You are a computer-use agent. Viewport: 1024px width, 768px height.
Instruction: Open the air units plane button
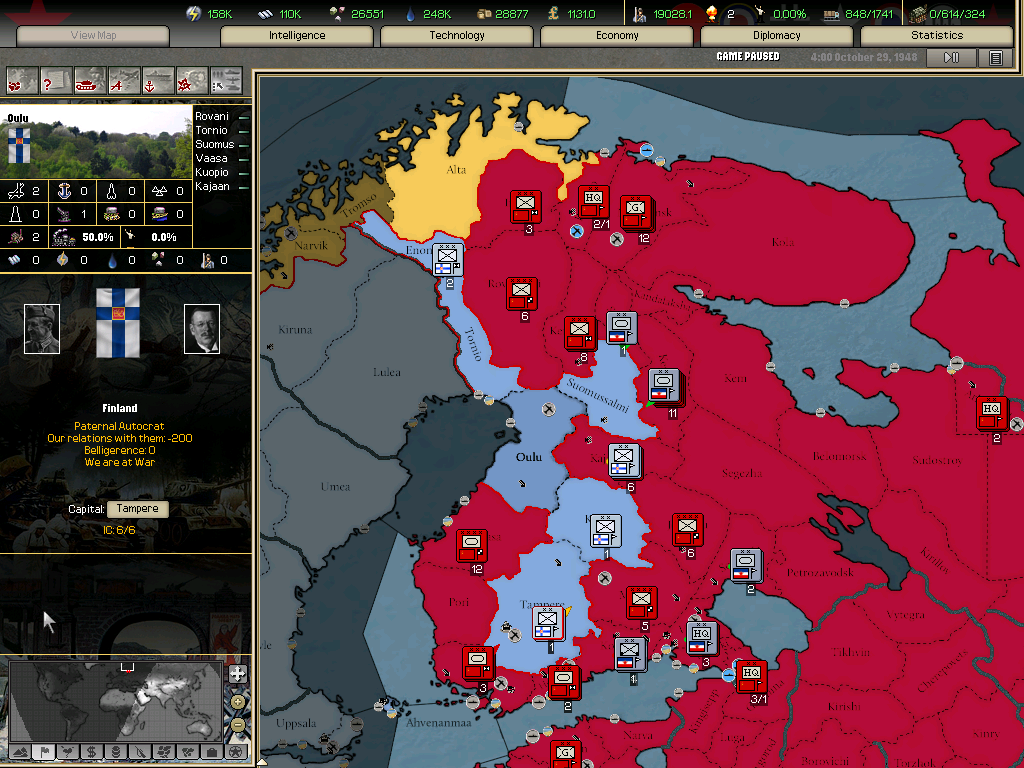(125, 80)
